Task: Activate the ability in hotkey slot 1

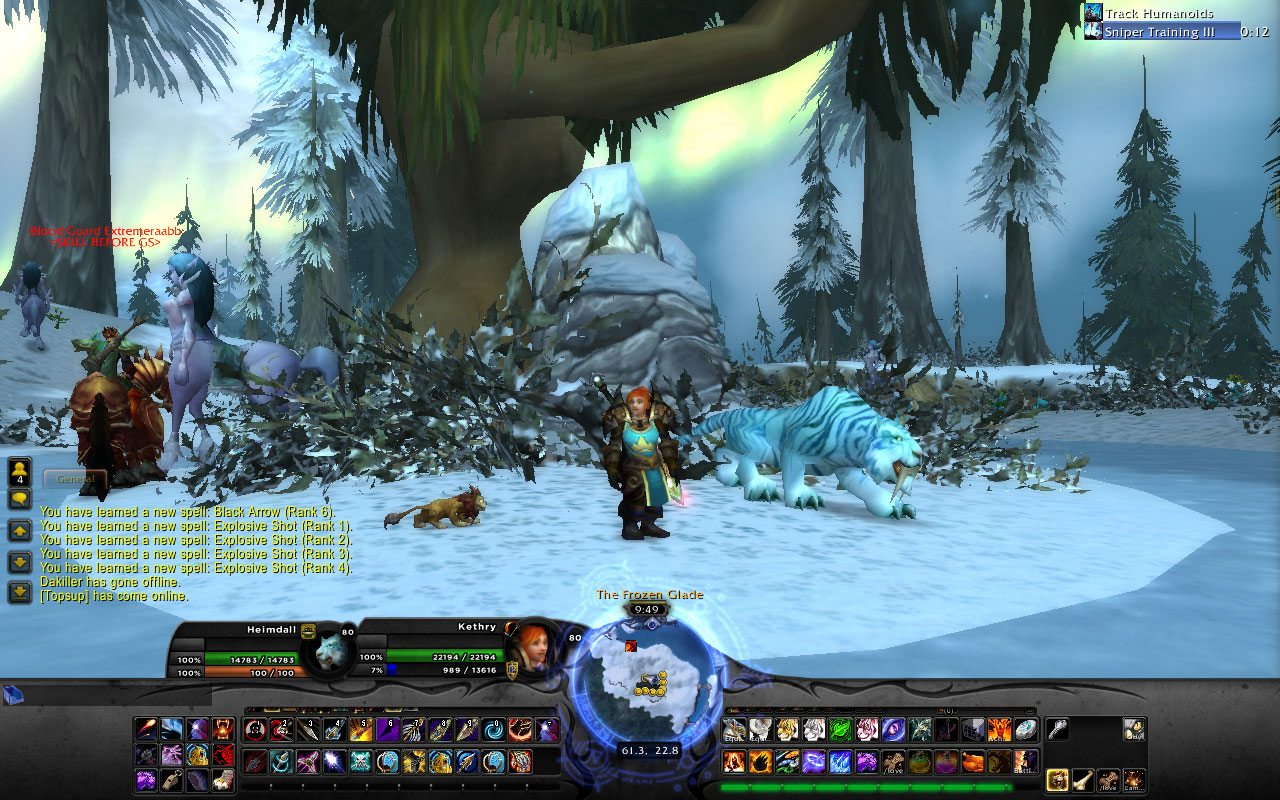Action: click(255, 730)
